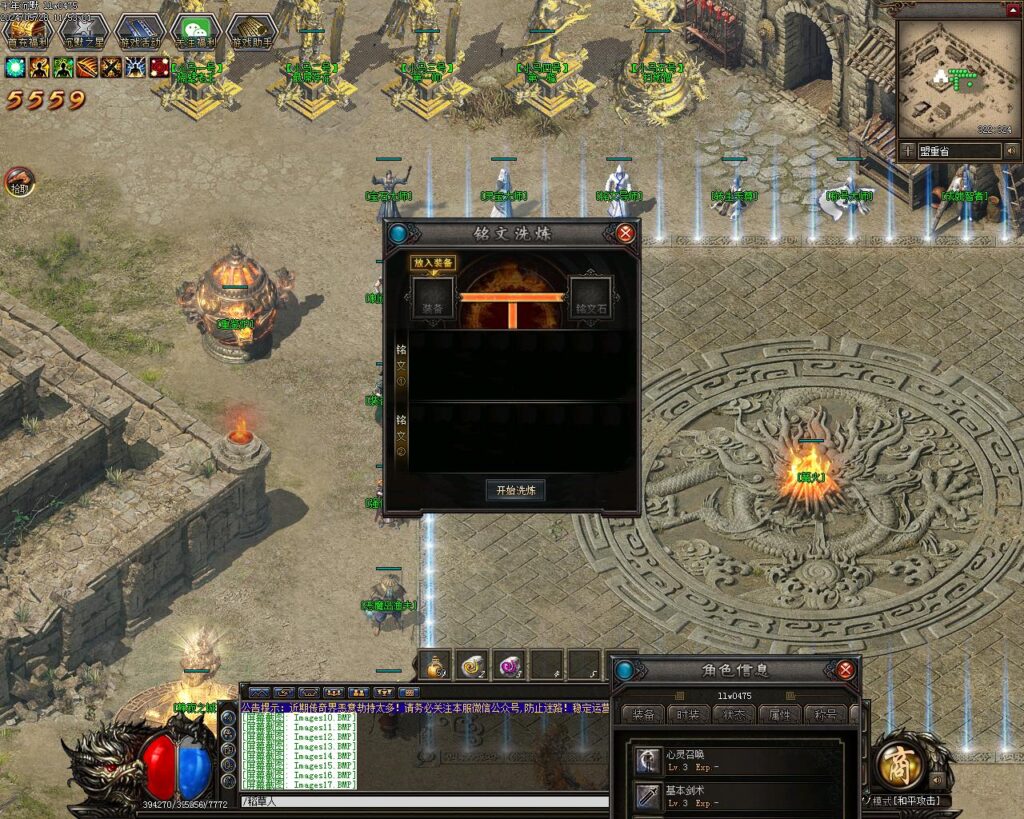Click the 开始洗炼 button
Viewport: 1024px width, 819px height.
coord(515,490)
